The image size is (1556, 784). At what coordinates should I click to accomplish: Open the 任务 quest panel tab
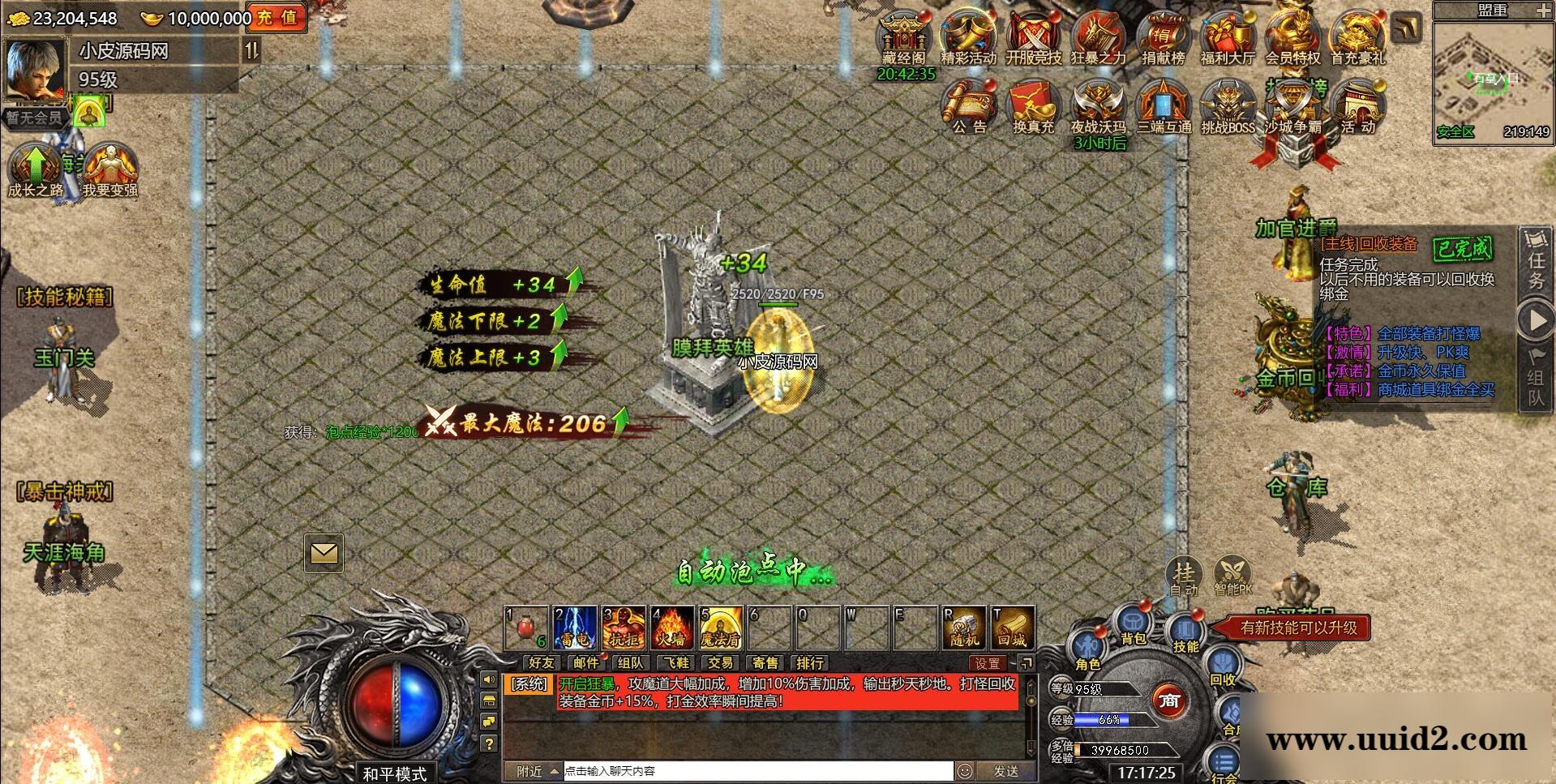[1537, 261]
